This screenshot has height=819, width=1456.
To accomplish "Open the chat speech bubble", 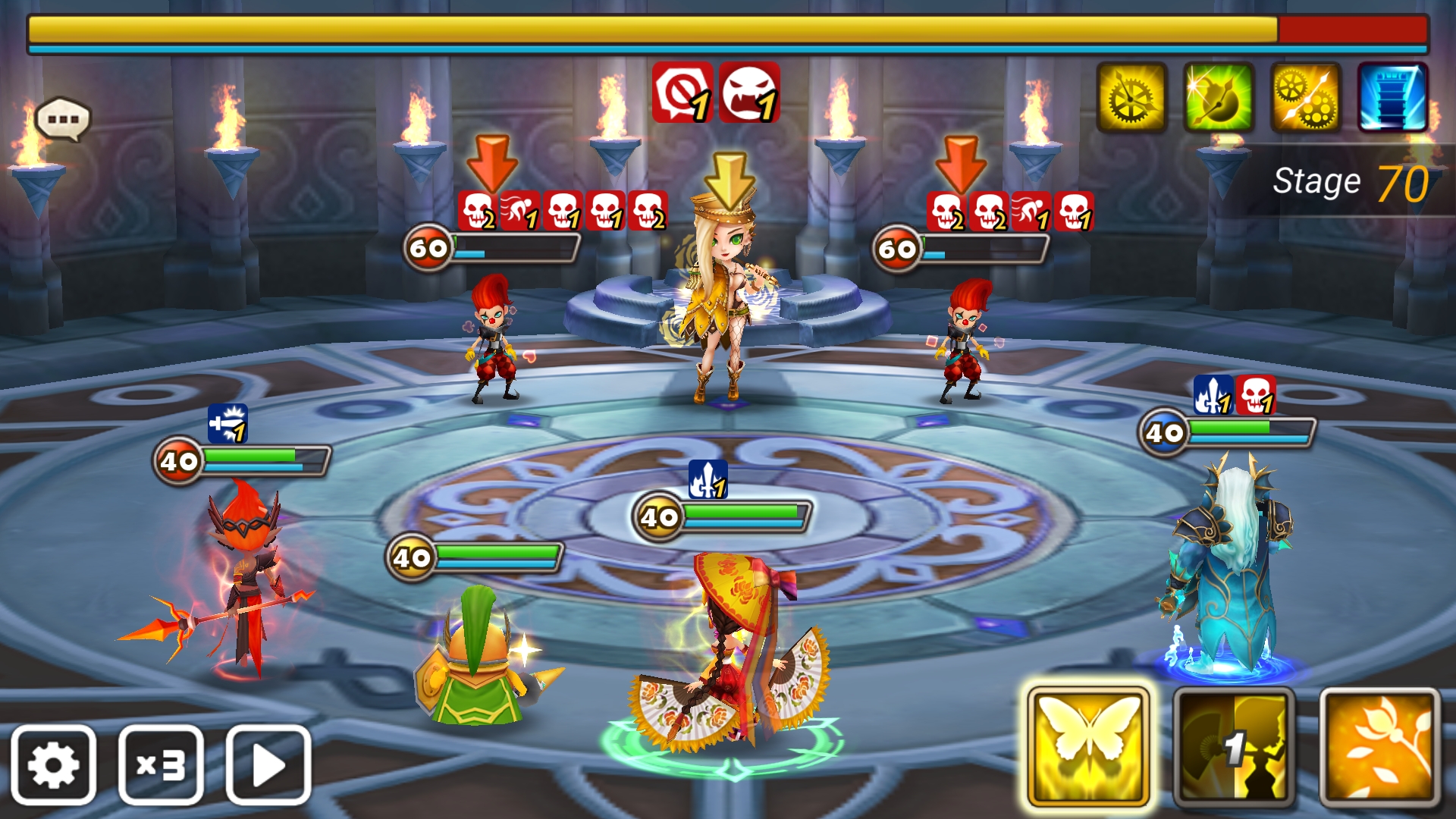I will click(x=63, y=119).
